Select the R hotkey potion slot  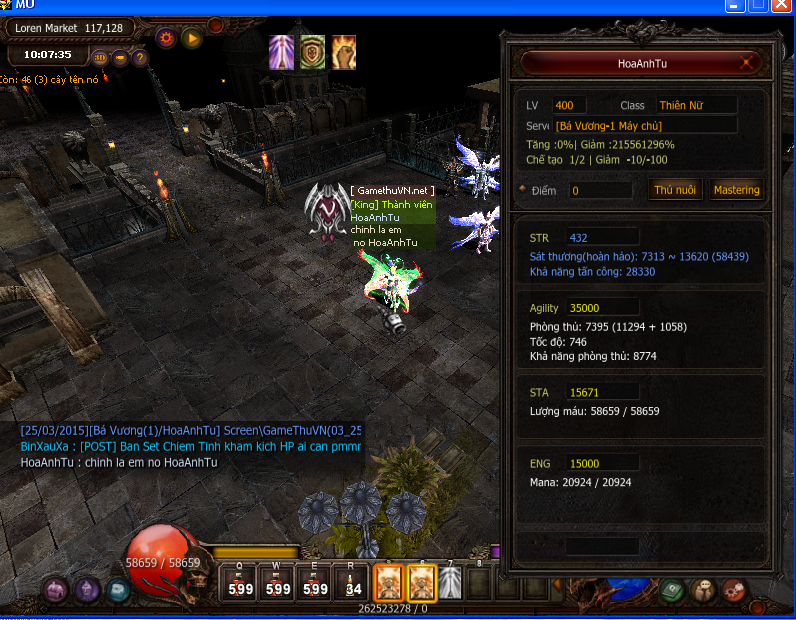[352, 583]
